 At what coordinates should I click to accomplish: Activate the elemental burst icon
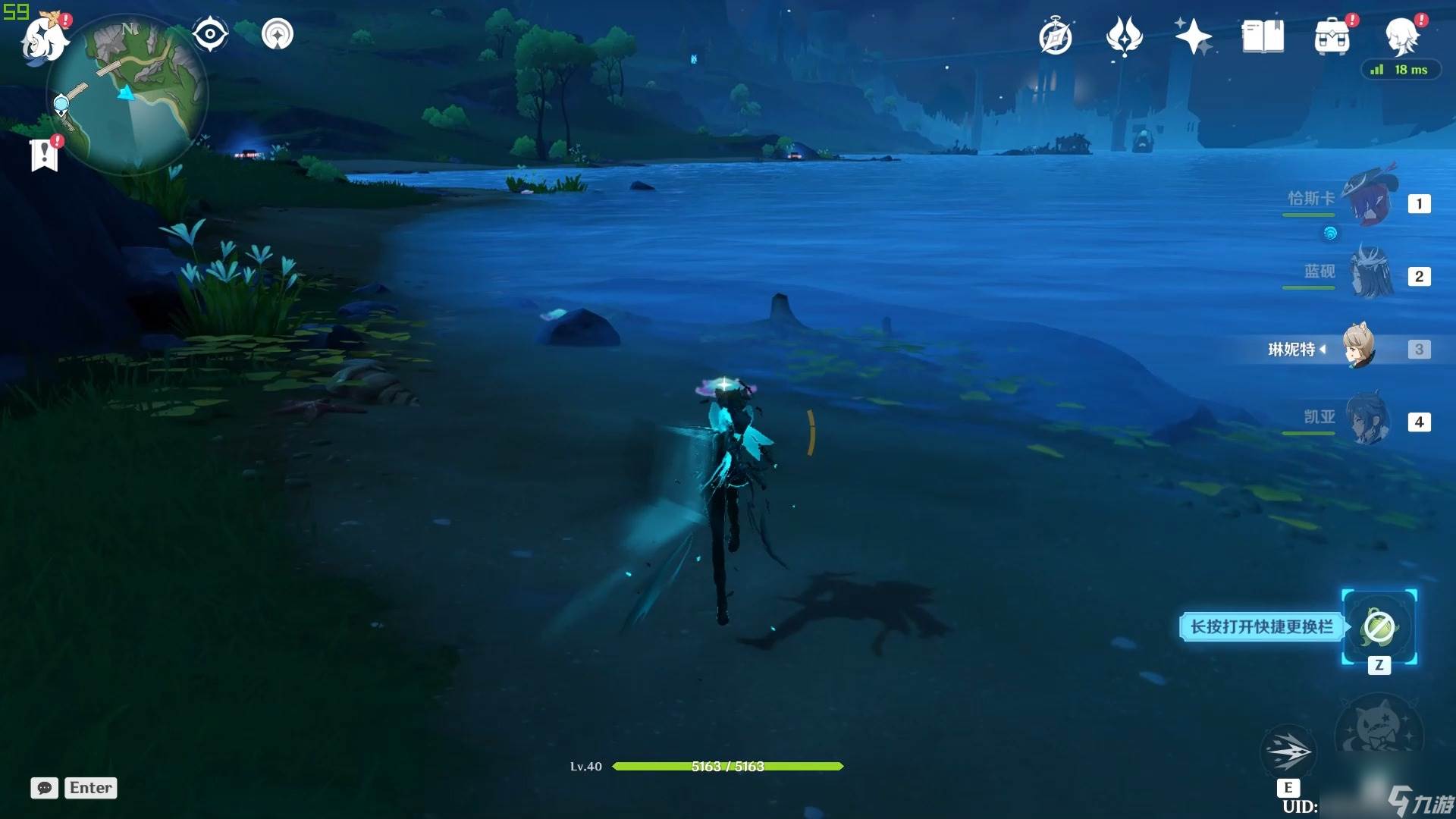[1379, 731]
